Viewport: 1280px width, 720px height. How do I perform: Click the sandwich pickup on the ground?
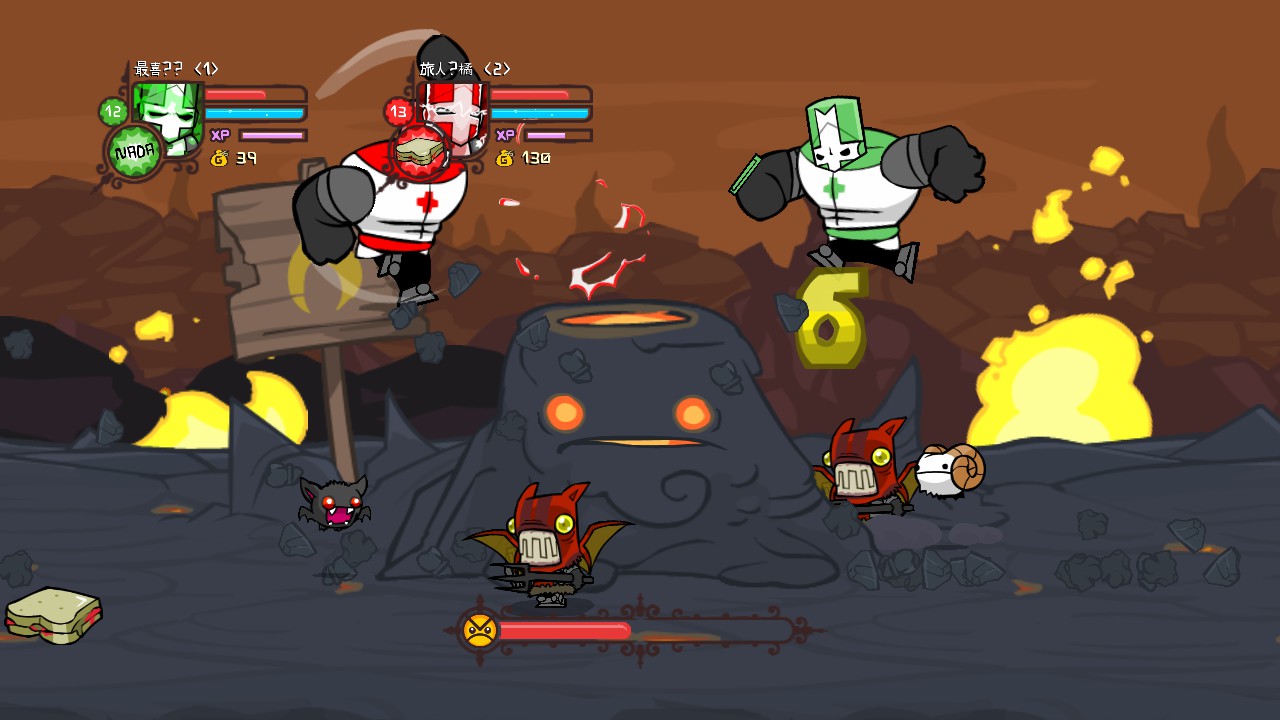[x=55, y=615]
